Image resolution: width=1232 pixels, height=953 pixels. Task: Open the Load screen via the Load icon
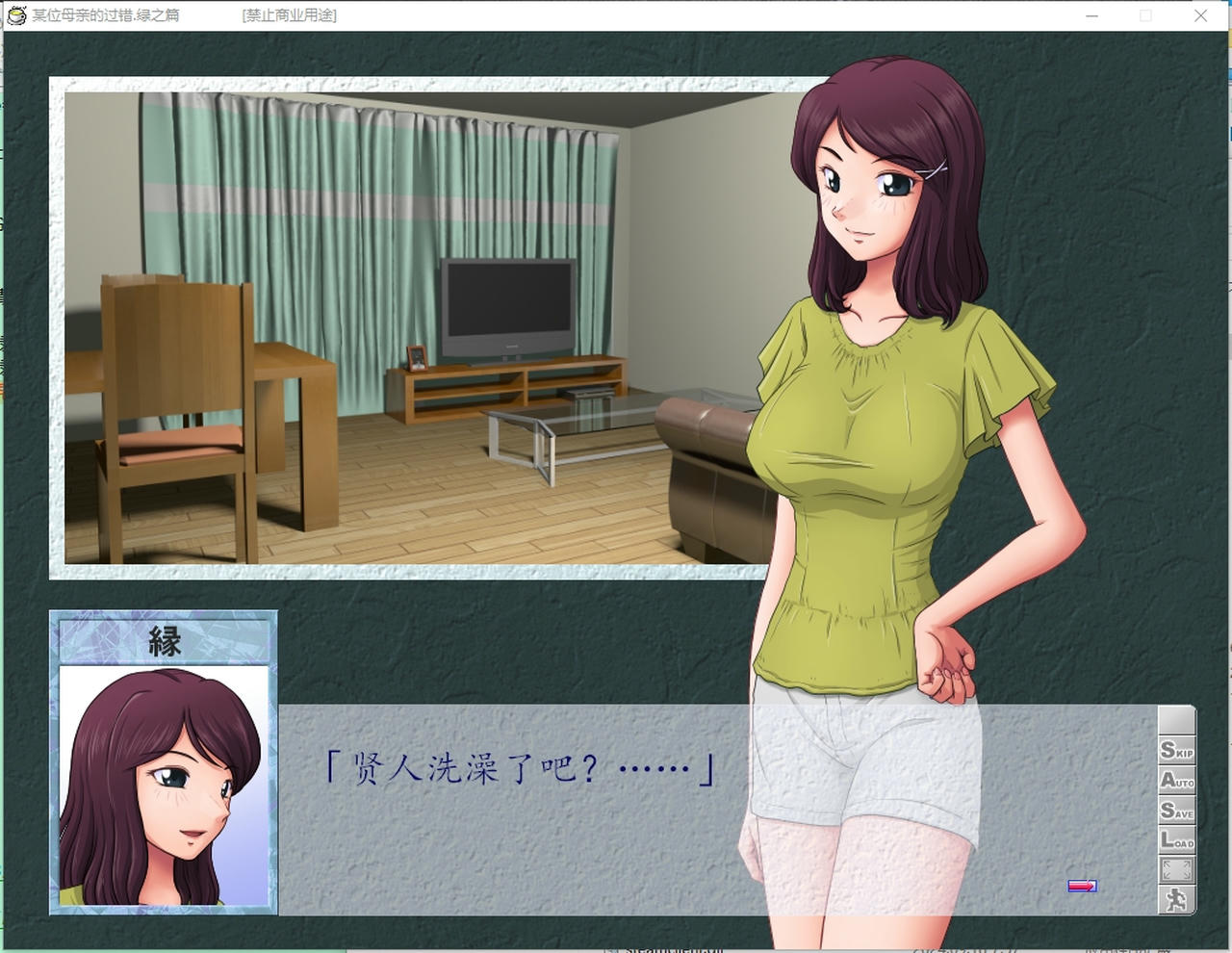click(1176, 840)
